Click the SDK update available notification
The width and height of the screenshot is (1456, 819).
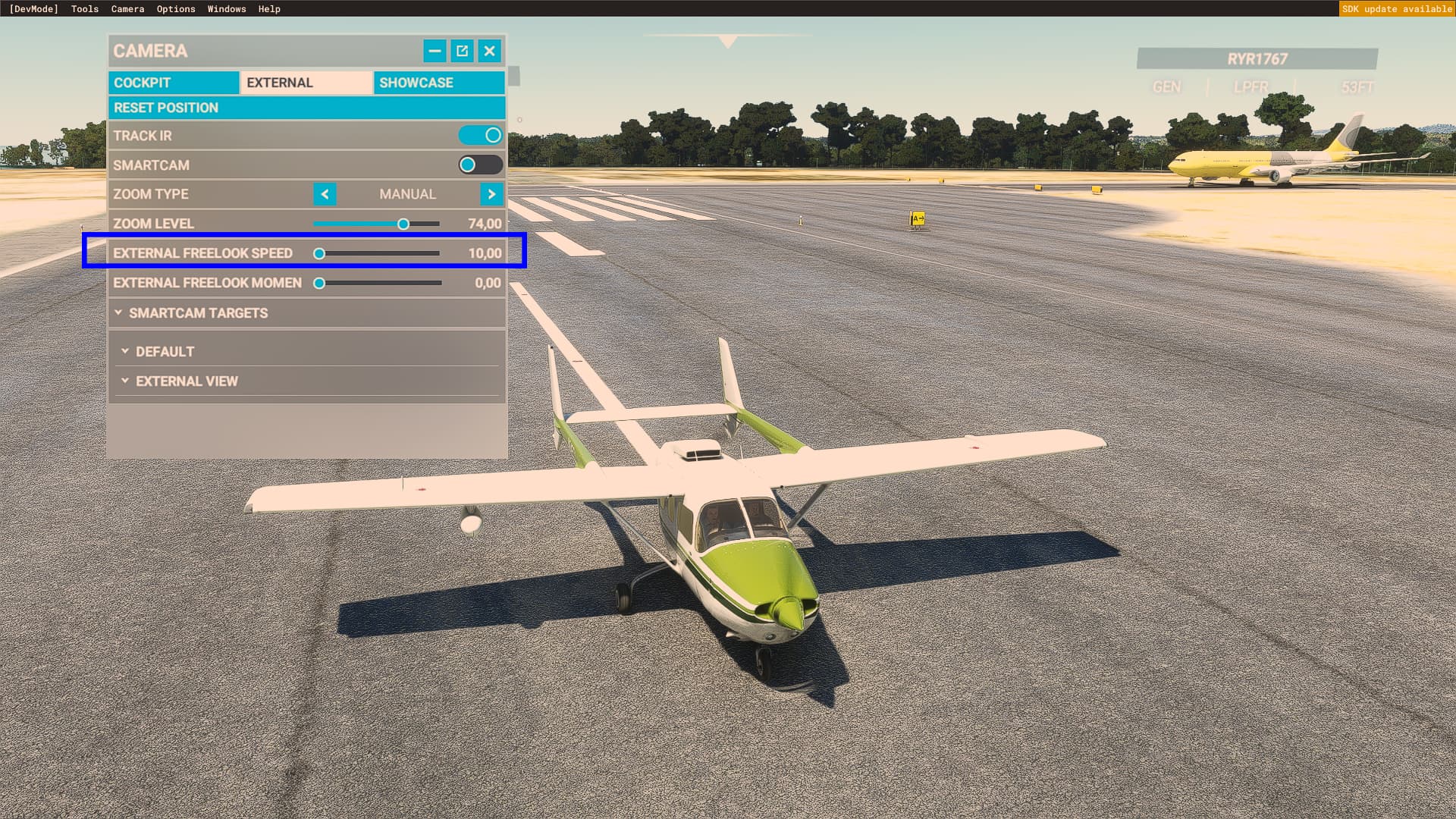click(x=1398, y=9)
